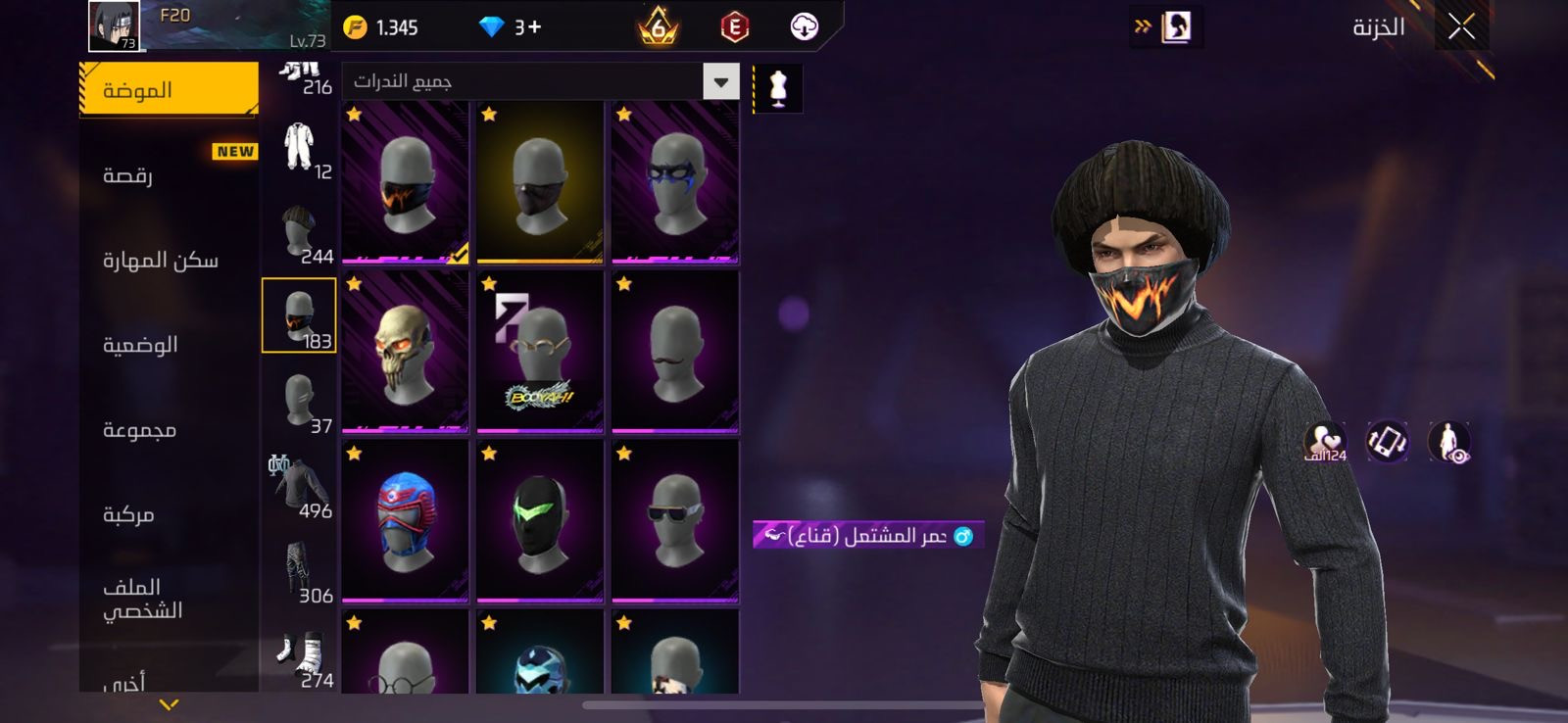Open the red E evo badge icon

point(733,26)
